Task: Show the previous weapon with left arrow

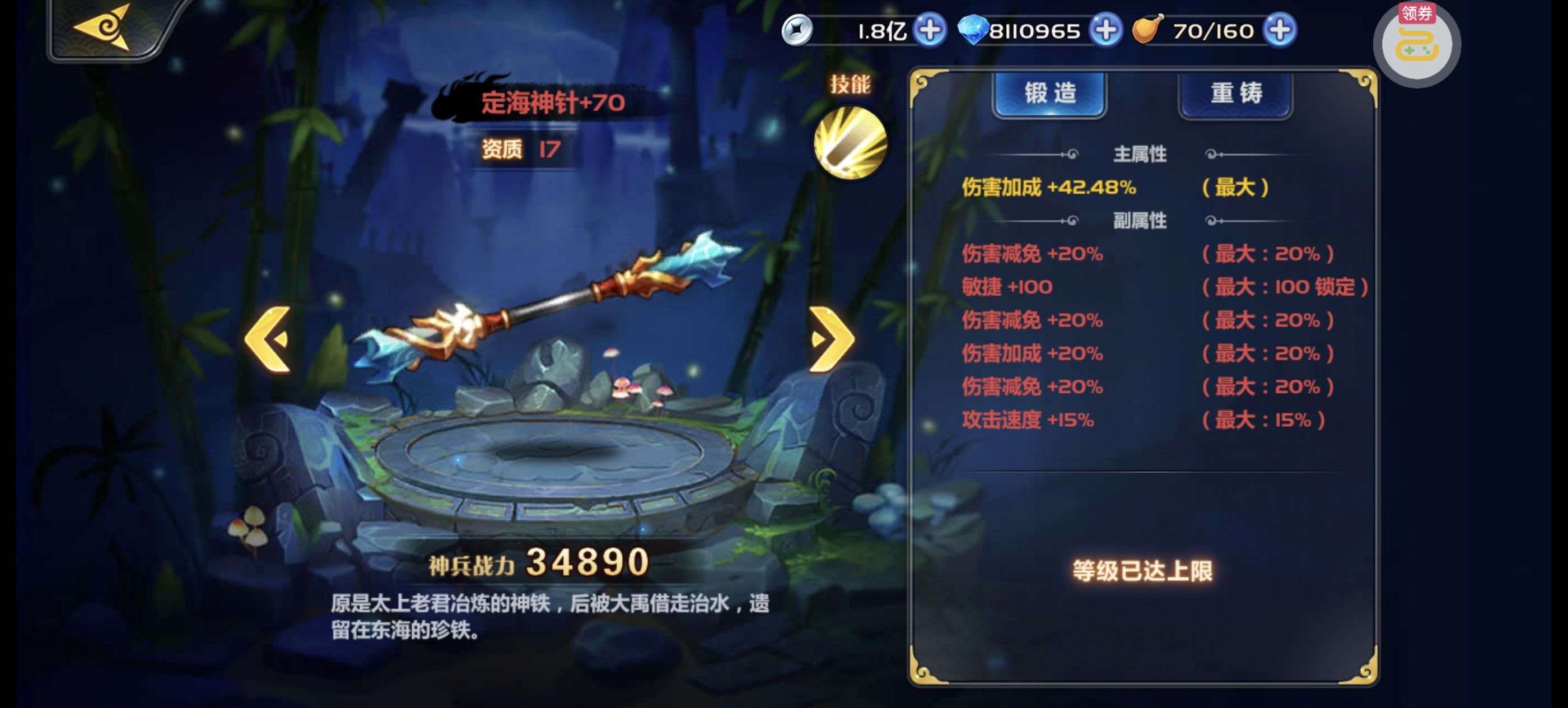Action: [268, 338]
